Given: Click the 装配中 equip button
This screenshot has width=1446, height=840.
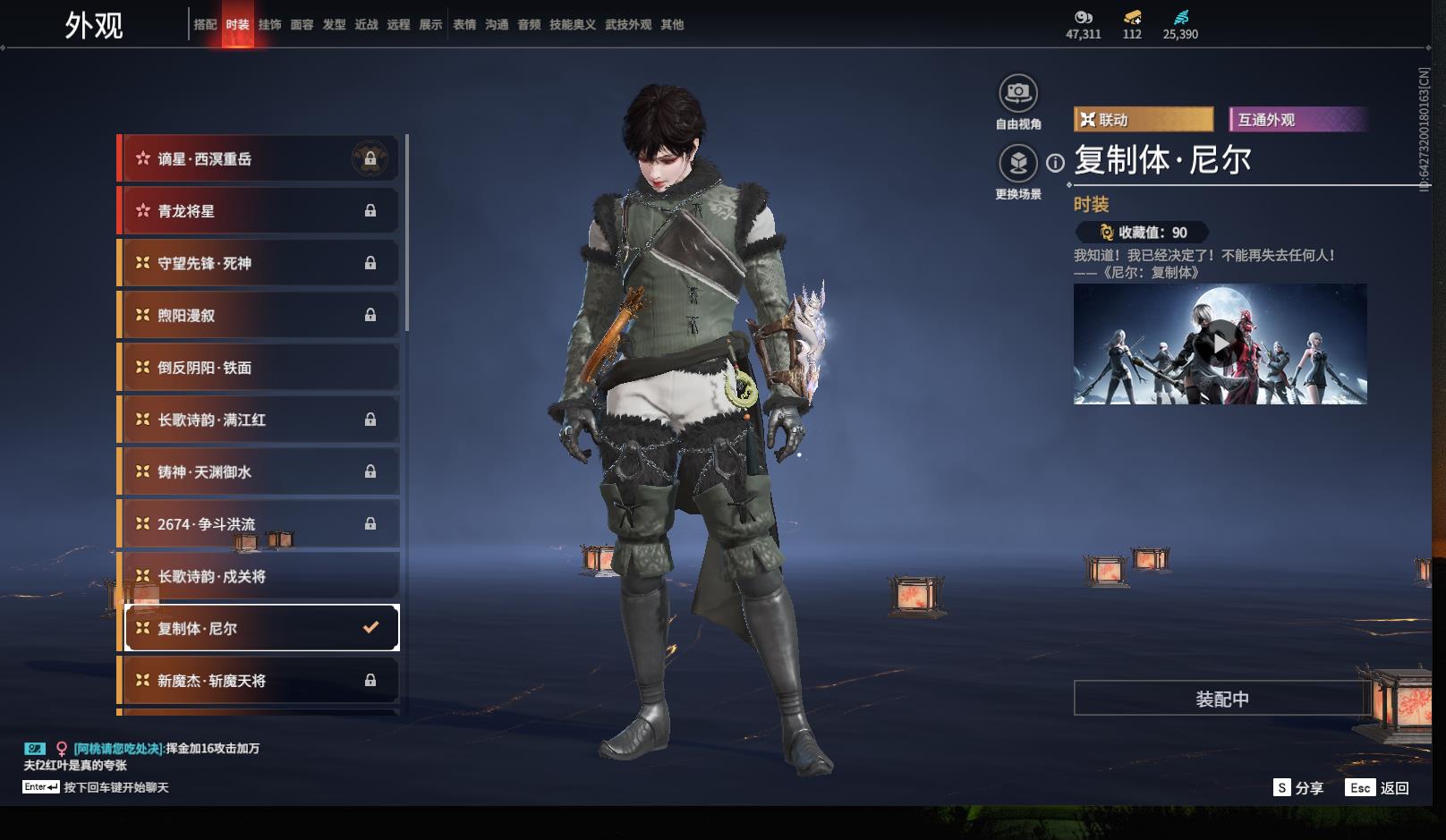Looking at the screenshot, I should tap(1221, 699).
